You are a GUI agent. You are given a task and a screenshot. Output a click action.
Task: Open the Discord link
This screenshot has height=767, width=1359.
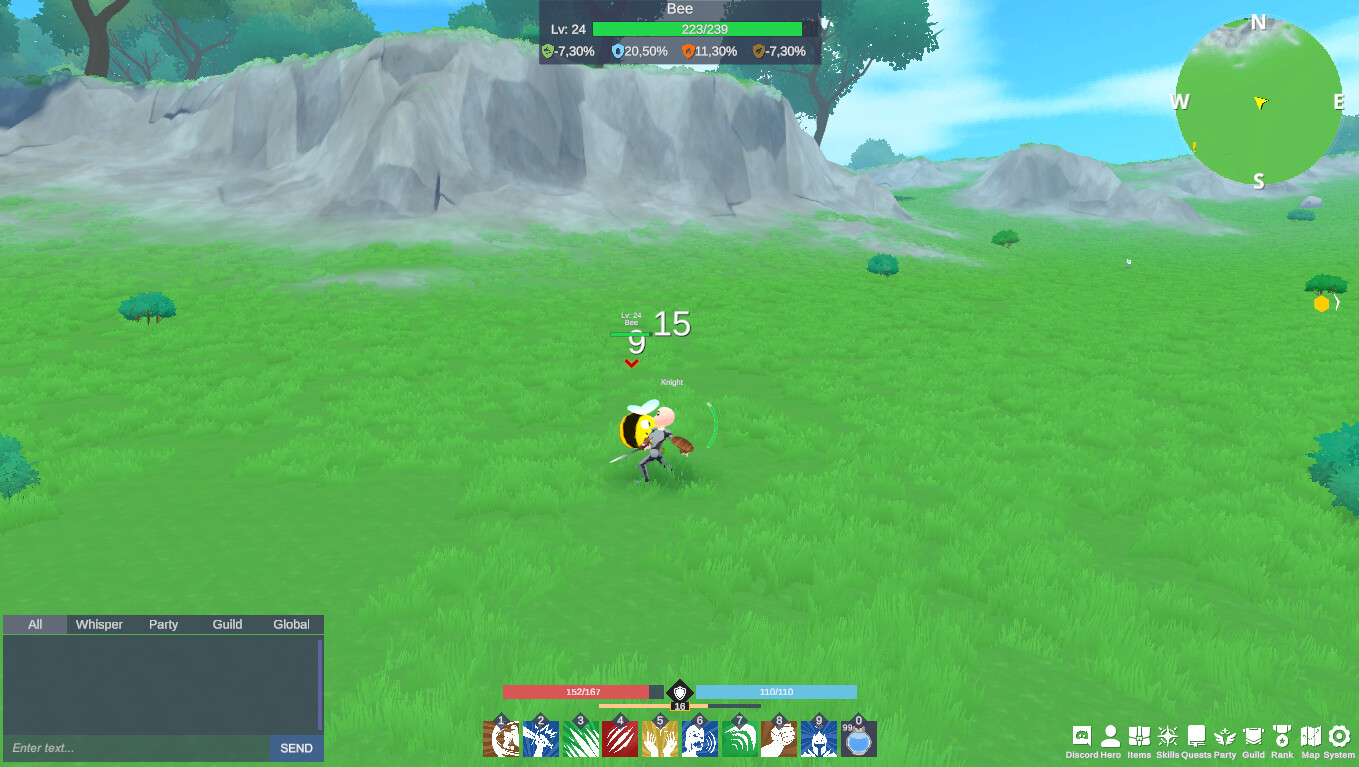[x=1083, y=737]
